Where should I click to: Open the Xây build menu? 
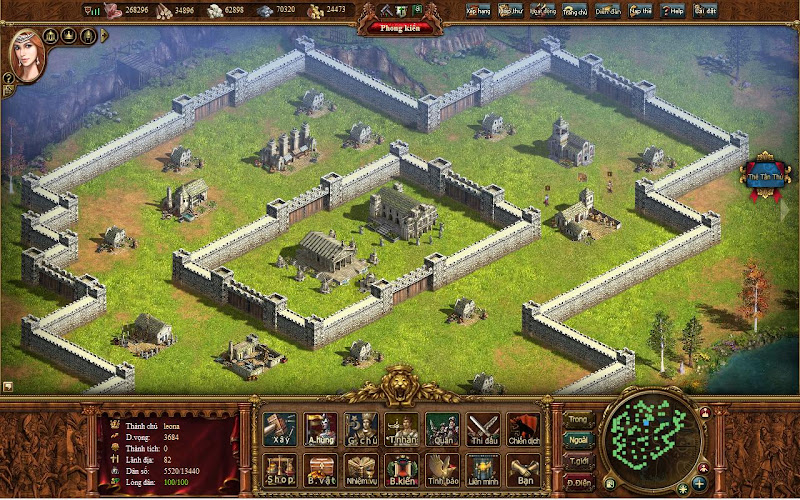click(280, 429)
